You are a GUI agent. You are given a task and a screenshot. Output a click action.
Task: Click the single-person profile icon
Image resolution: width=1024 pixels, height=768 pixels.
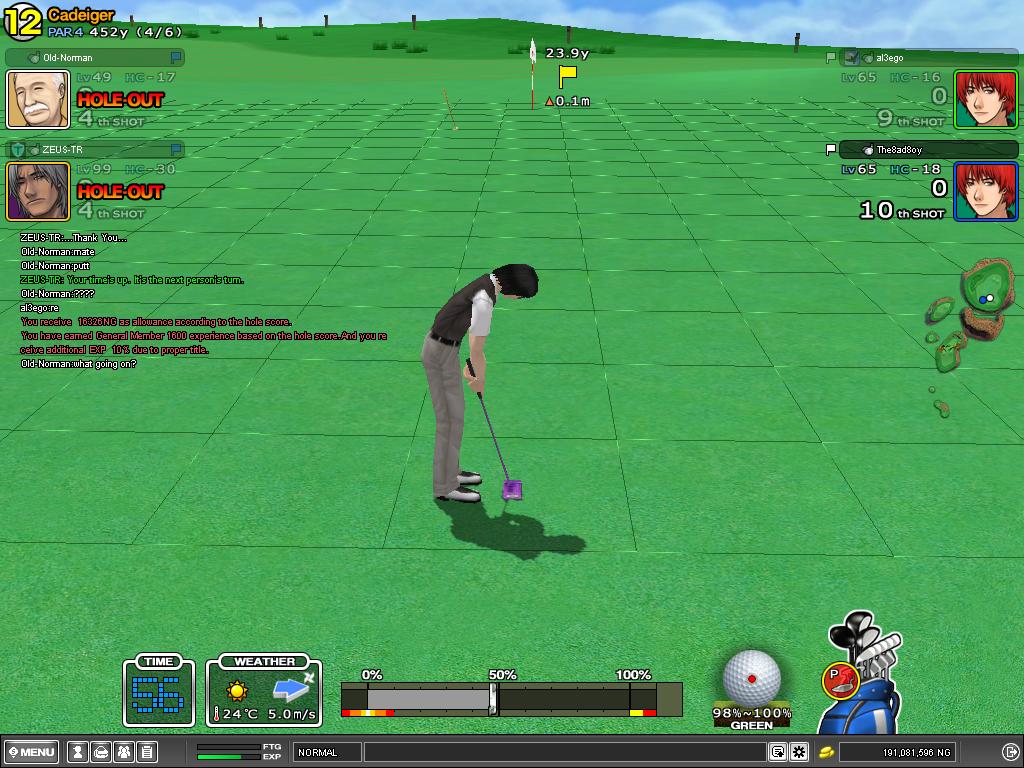click(76, 752)
